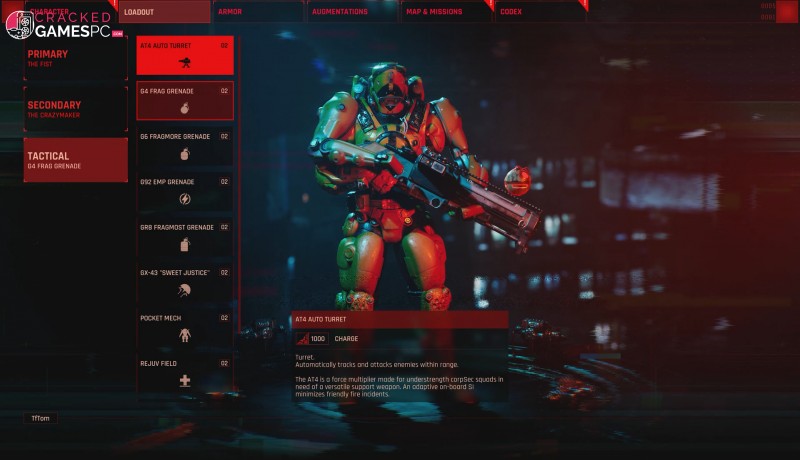The image size is (800, 460).
Task: Choose the G4 Frag Grenade
Action: pyautogui.click(x=185, y=100)
